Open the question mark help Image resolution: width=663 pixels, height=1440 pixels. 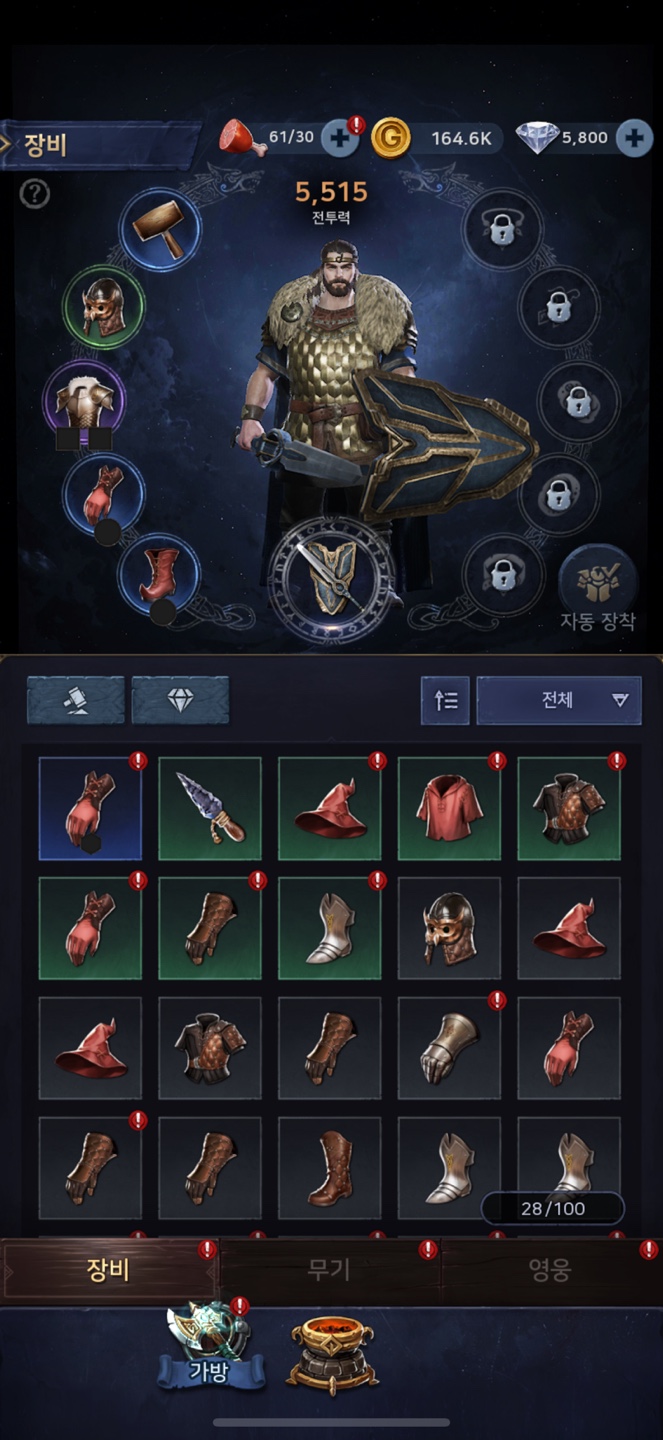point(34,194)
